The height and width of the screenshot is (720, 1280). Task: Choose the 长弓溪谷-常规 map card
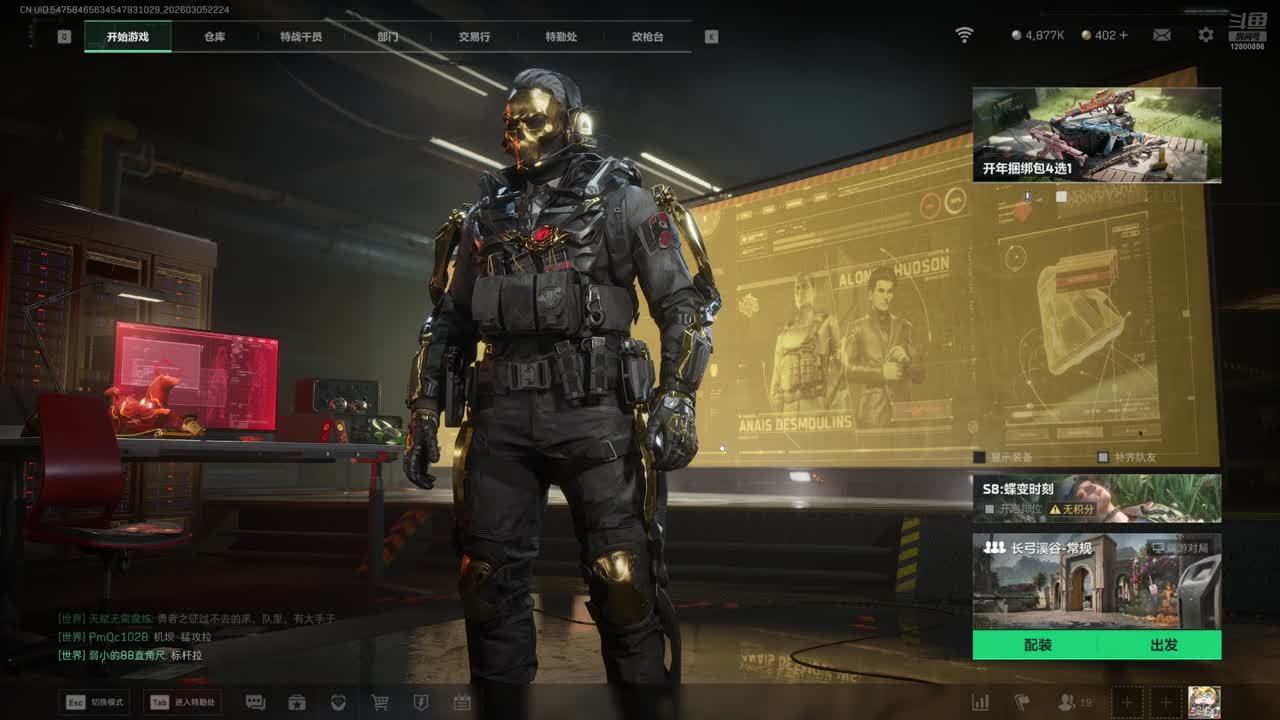(1096, 580)
